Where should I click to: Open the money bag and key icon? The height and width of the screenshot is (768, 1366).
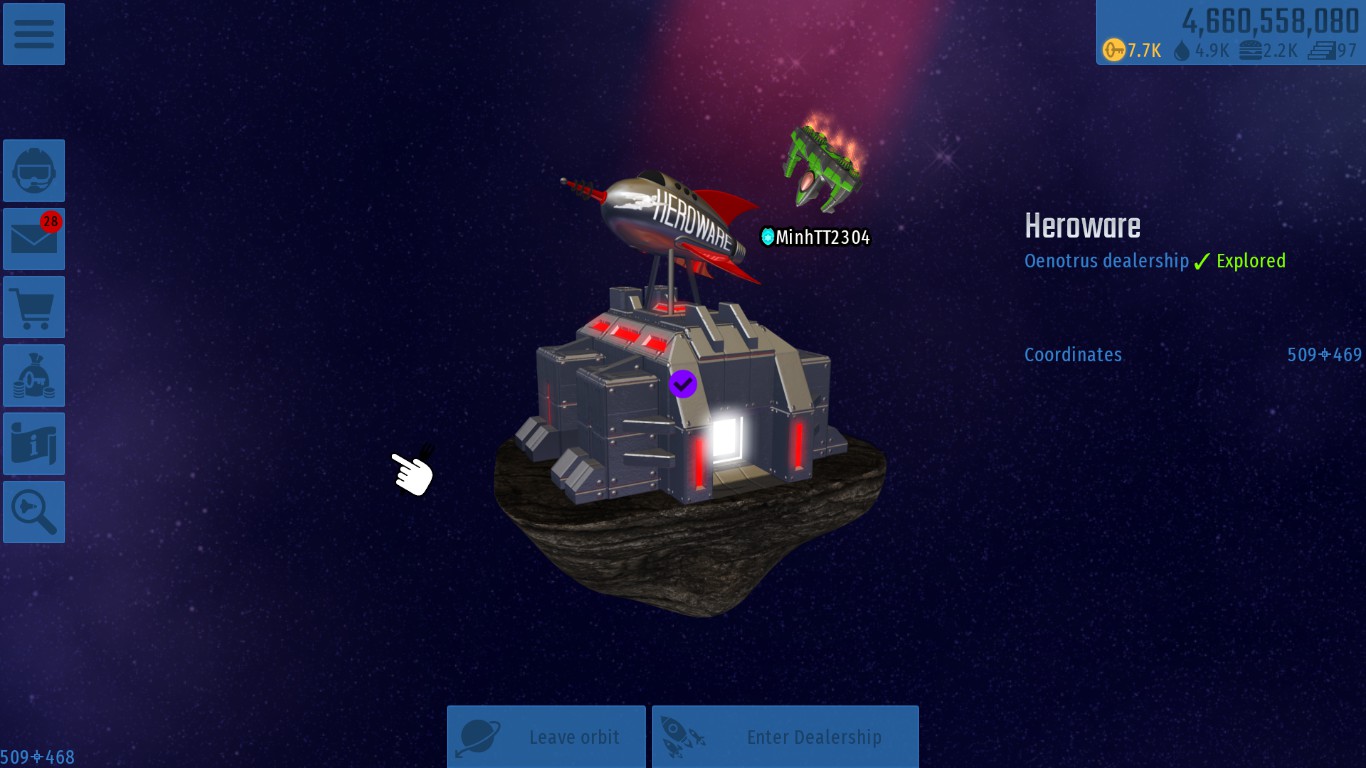(34, 376)
